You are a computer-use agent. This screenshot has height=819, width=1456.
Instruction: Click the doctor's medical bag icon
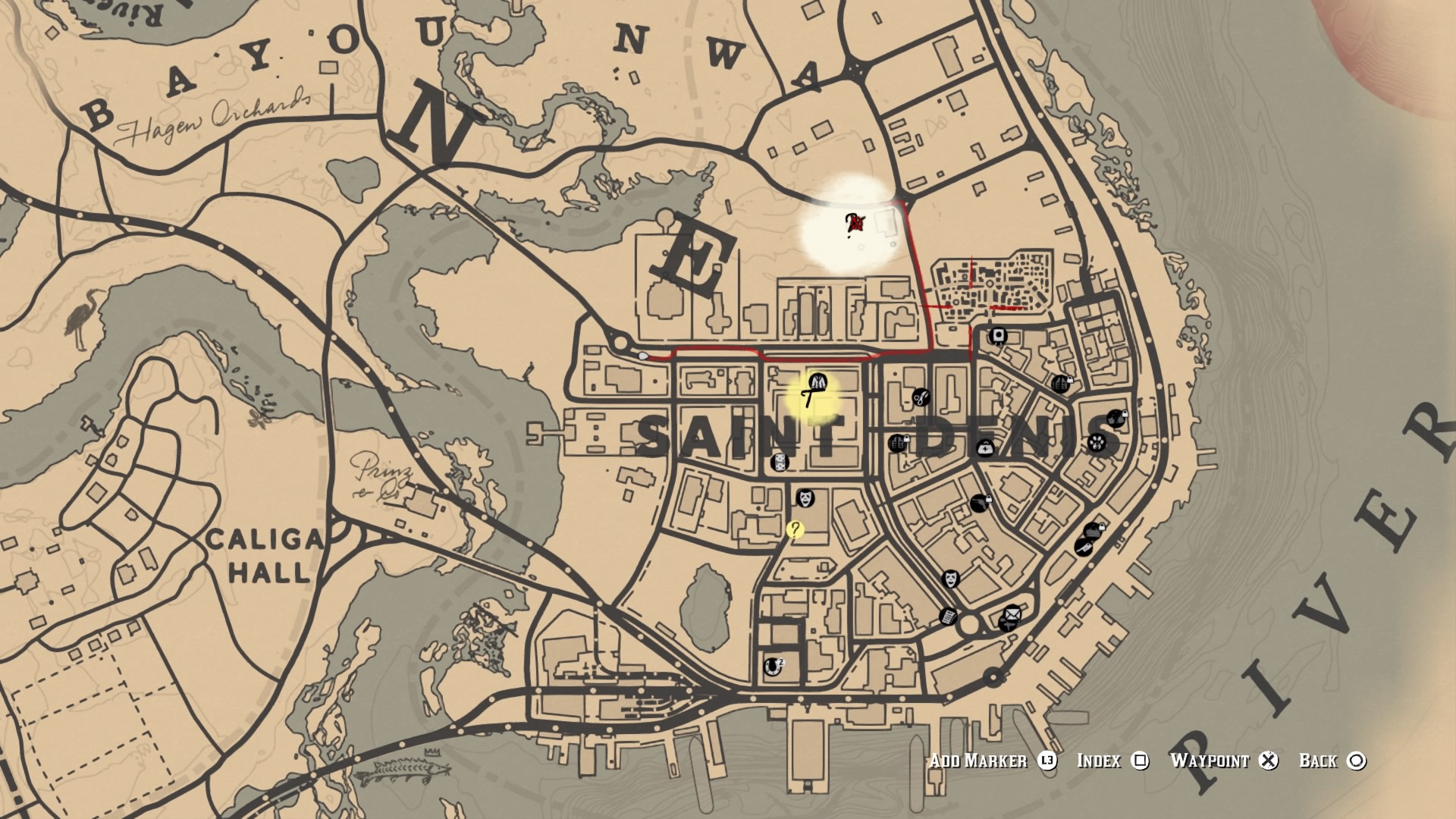click(x=985, y=449)
